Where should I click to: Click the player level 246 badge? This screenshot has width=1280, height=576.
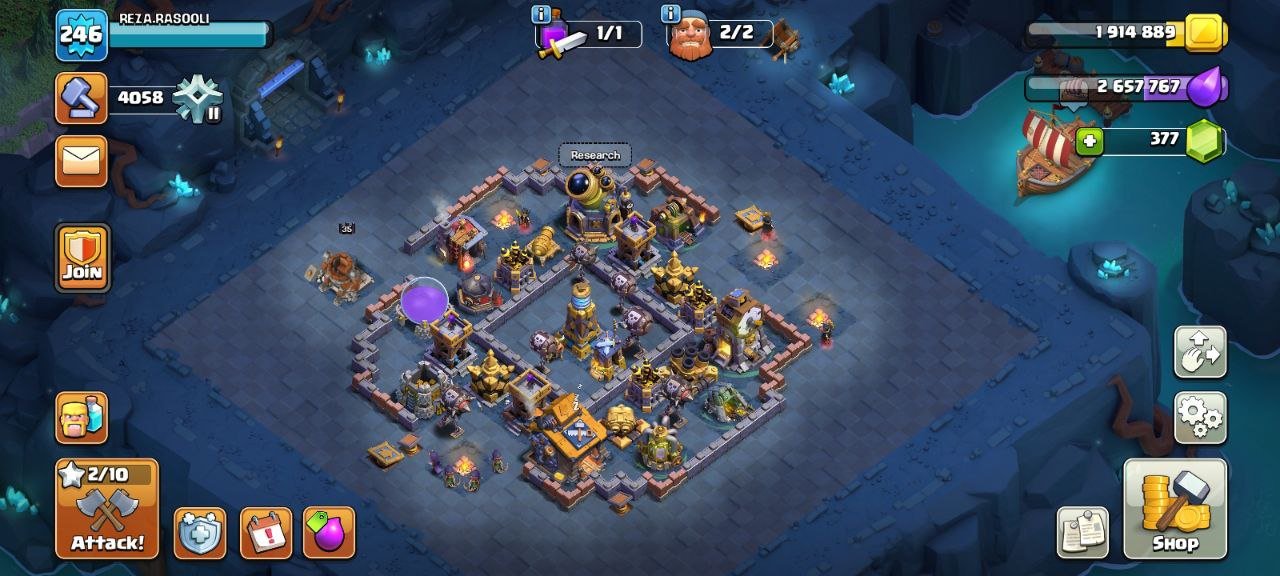click(x=81, y=35)
